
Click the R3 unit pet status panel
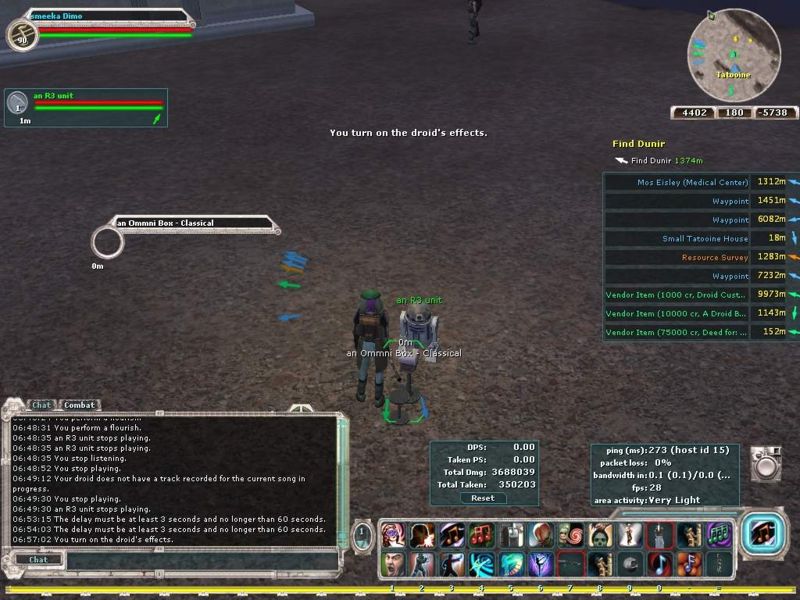coord(85,107)
